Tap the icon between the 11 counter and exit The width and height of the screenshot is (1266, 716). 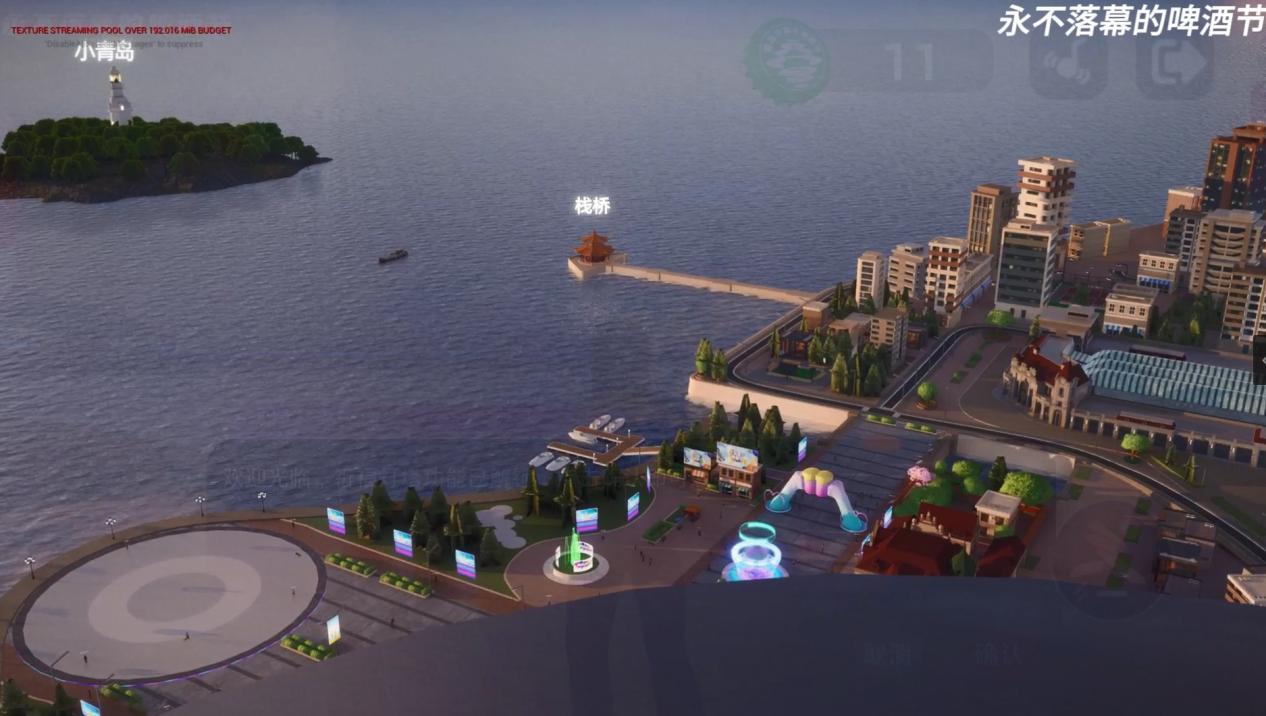1067,62
